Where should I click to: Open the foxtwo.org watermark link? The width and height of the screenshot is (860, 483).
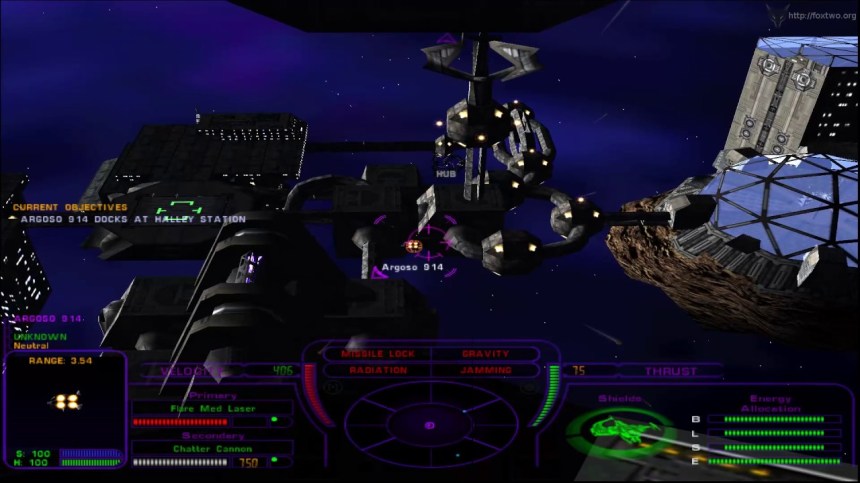[x=822, y=15]
